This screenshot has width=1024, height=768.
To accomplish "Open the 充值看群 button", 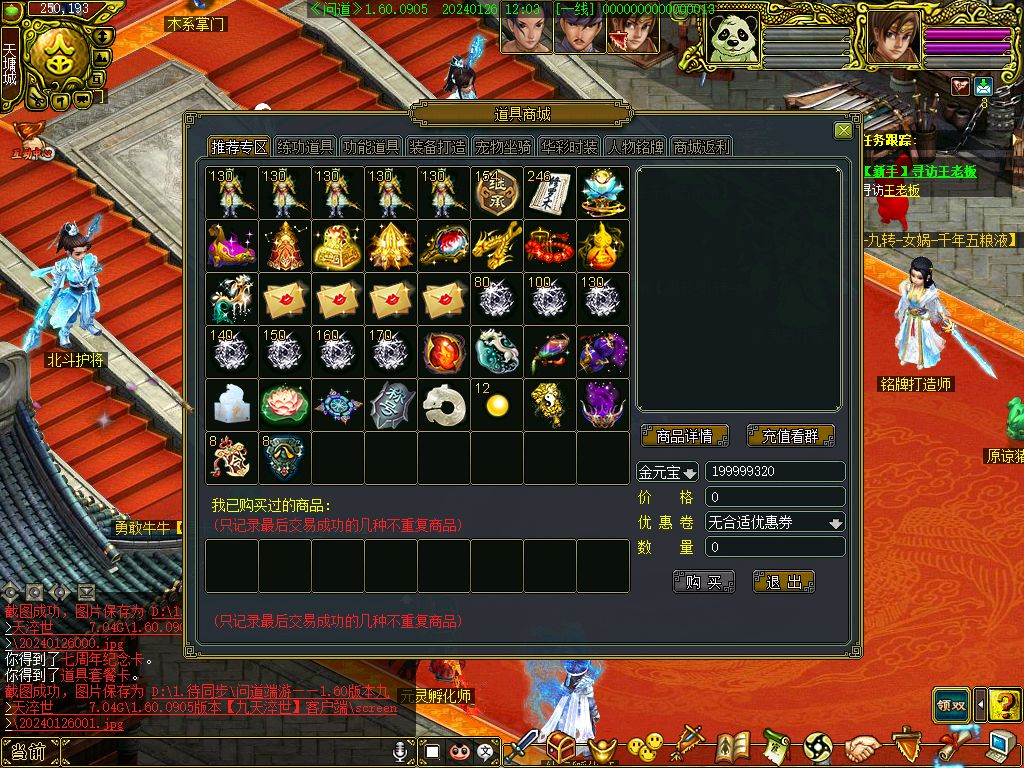I will [x=790, y=436].
